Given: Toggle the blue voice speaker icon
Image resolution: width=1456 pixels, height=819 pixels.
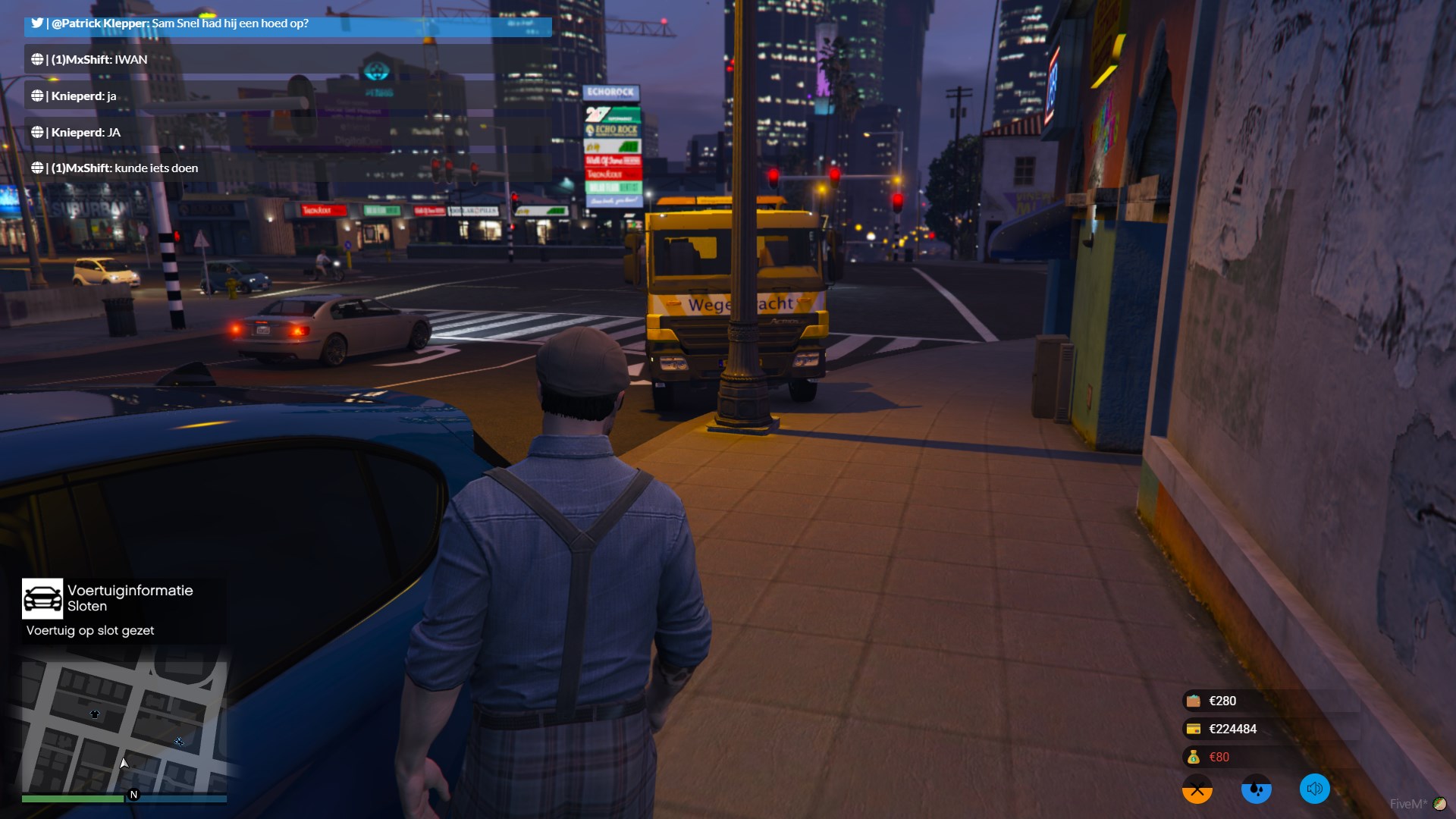Looking at the screenshot, I should tap(1314, 789).
